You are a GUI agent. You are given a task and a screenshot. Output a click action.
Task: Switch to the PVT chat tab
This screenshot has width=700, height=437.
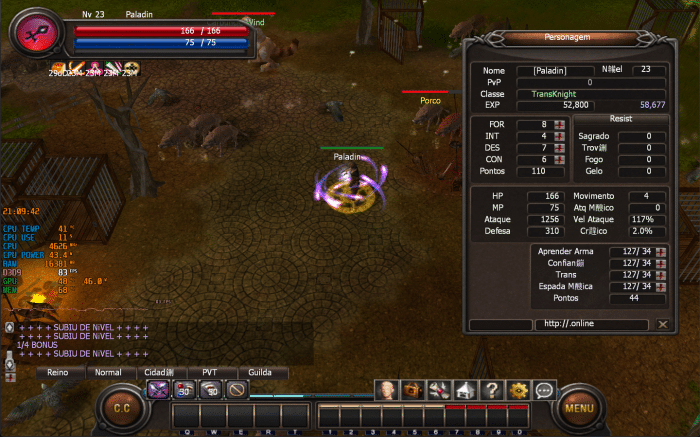point(209,372)
